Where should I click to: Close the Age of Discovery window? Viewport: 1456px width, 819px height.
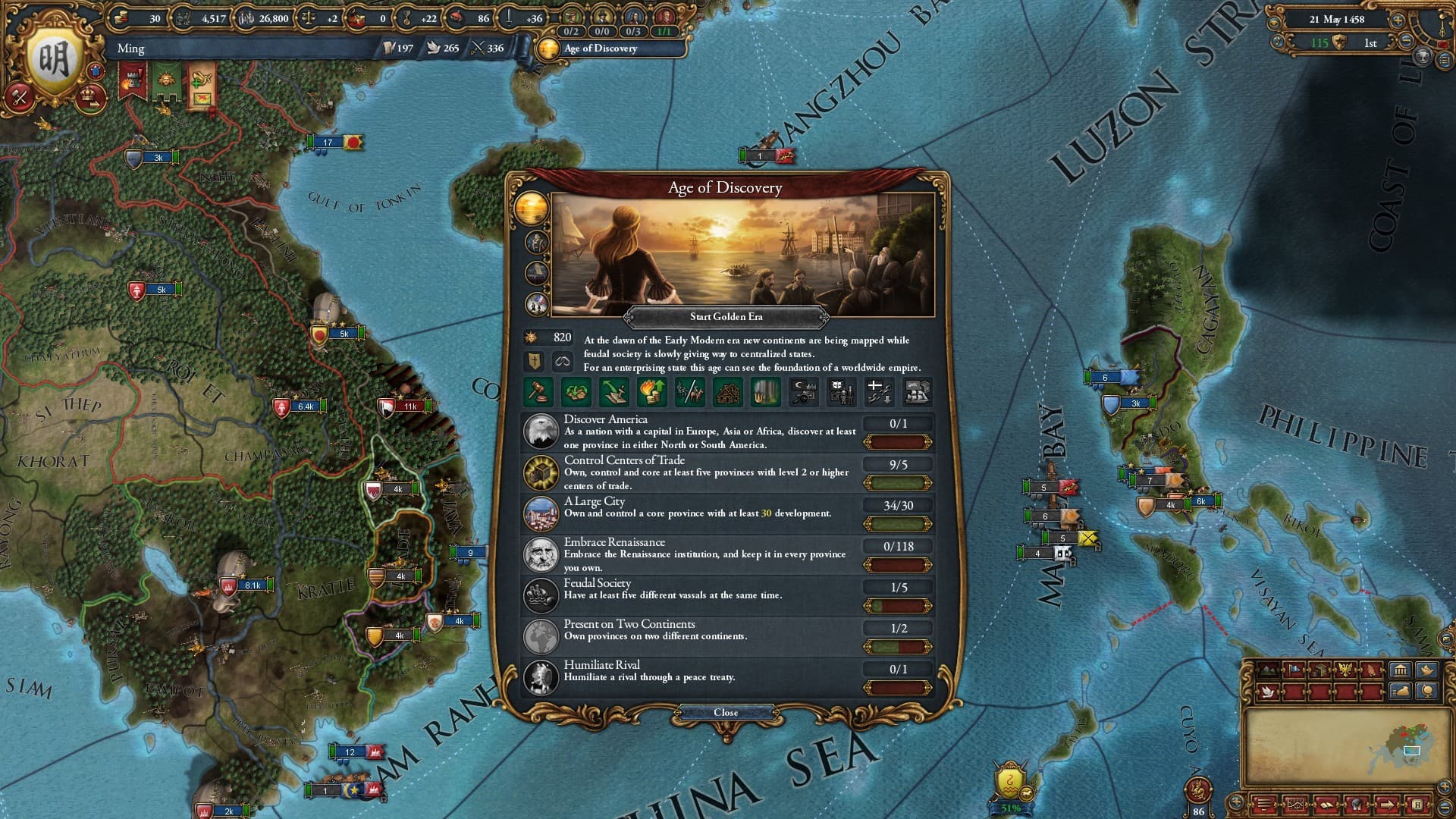[726, 712]
